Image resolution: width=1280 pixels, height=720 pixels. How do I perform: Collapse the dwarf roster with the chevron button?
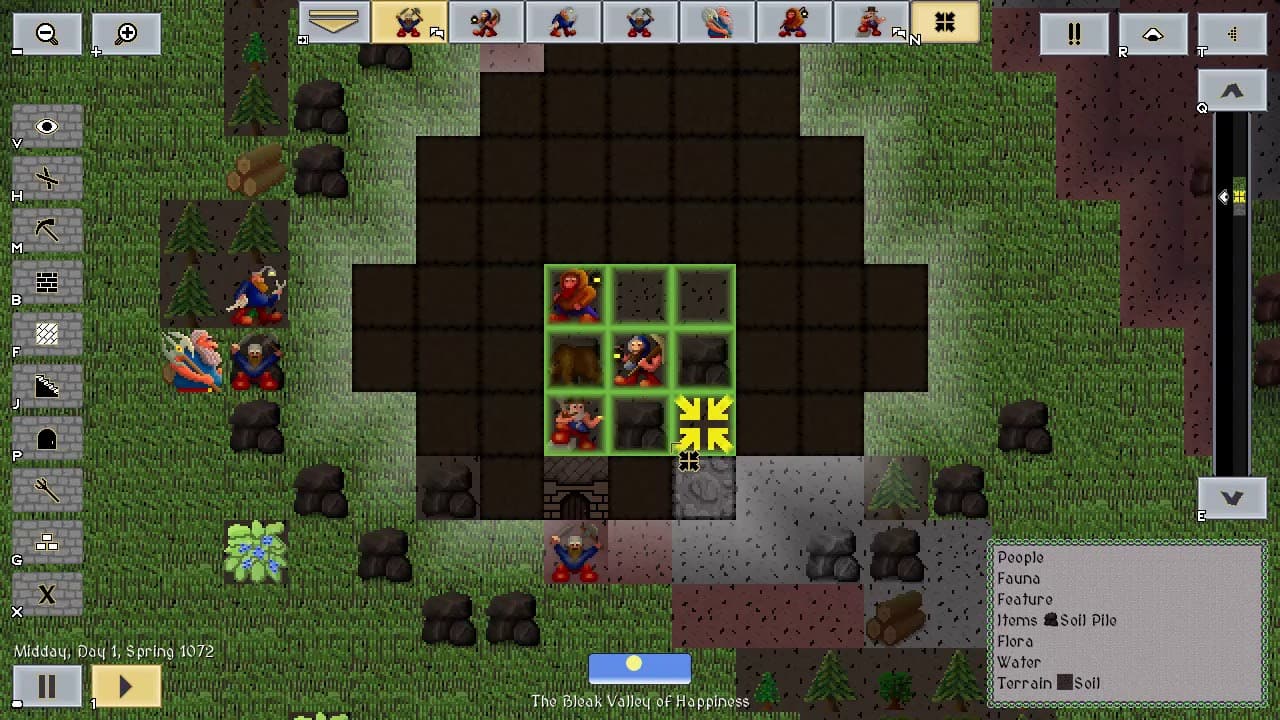click(x=334, y=22)
